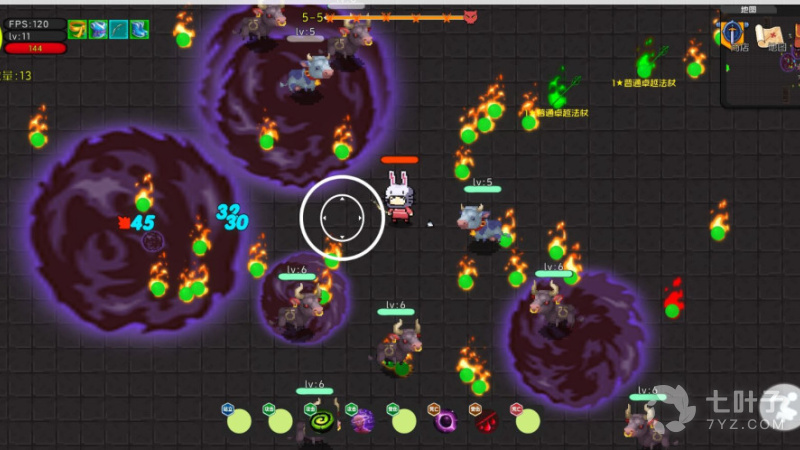The image size is (800, 450).
Task: Select the blue robe armor slot
Action: coord(98,30)
